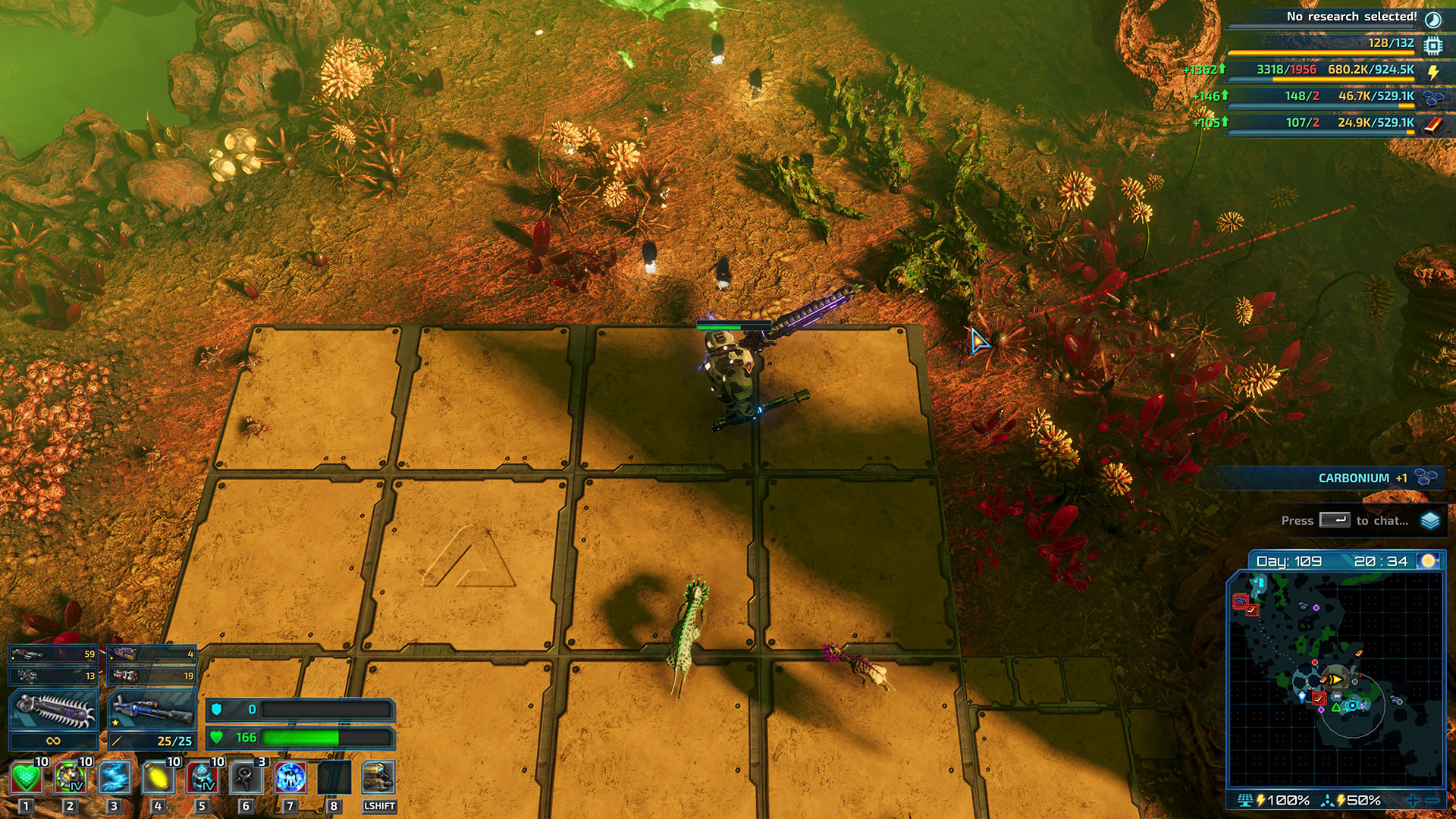Use the tier IV green-ringed grenade item
Image resolution: width=1456 pixels, height=819 pixels.
tap(70, 777)
